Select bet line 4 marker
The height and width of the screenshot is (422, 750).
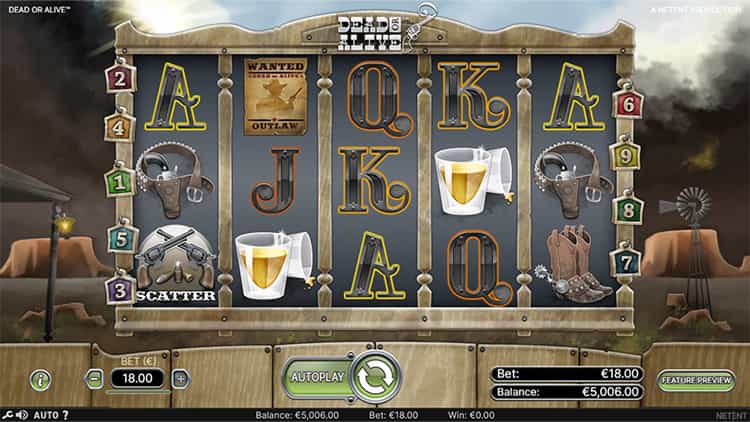(120, 127)
